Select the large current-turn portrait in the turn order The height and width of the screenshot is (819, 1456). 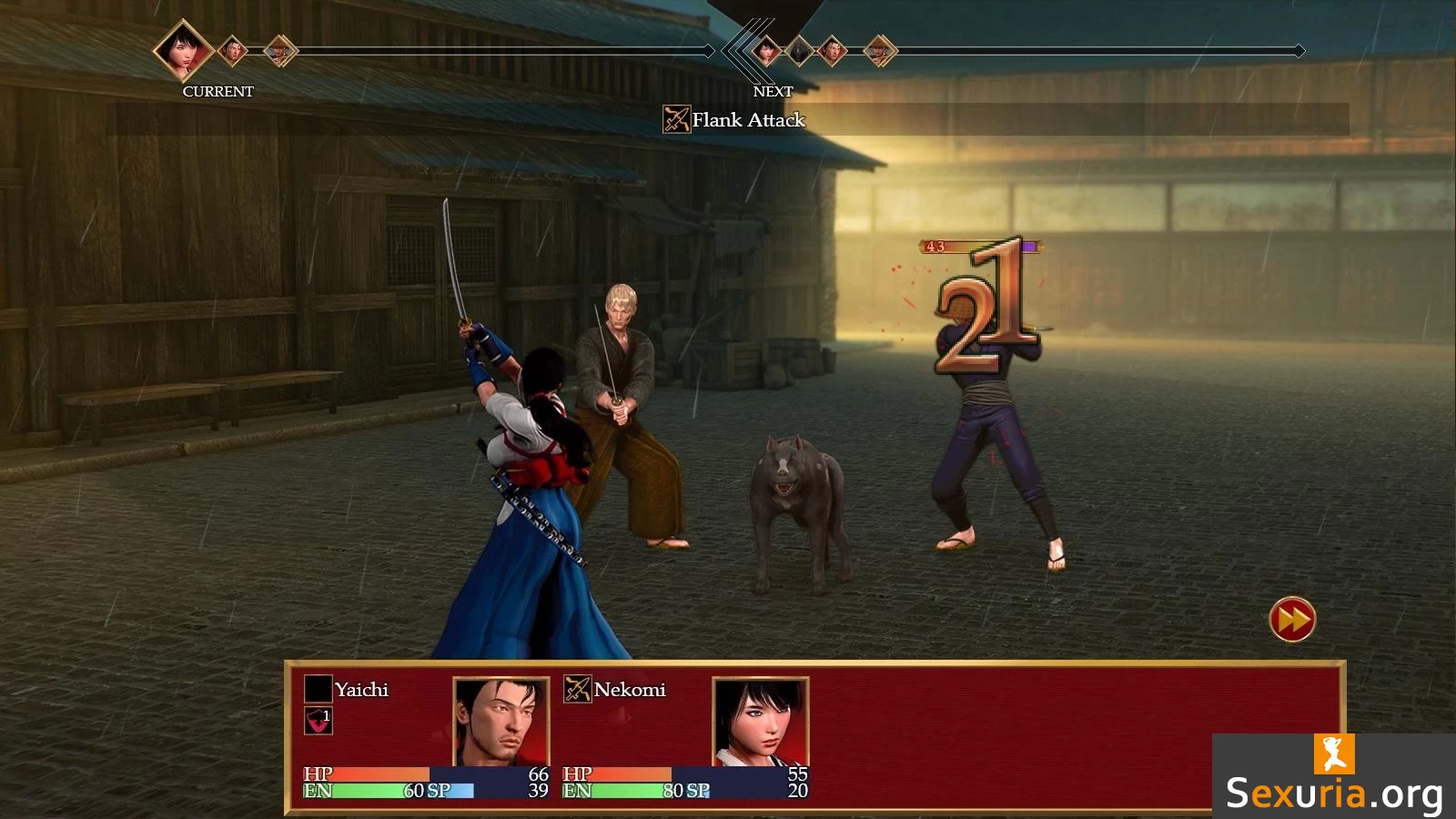tap(183, 50)
